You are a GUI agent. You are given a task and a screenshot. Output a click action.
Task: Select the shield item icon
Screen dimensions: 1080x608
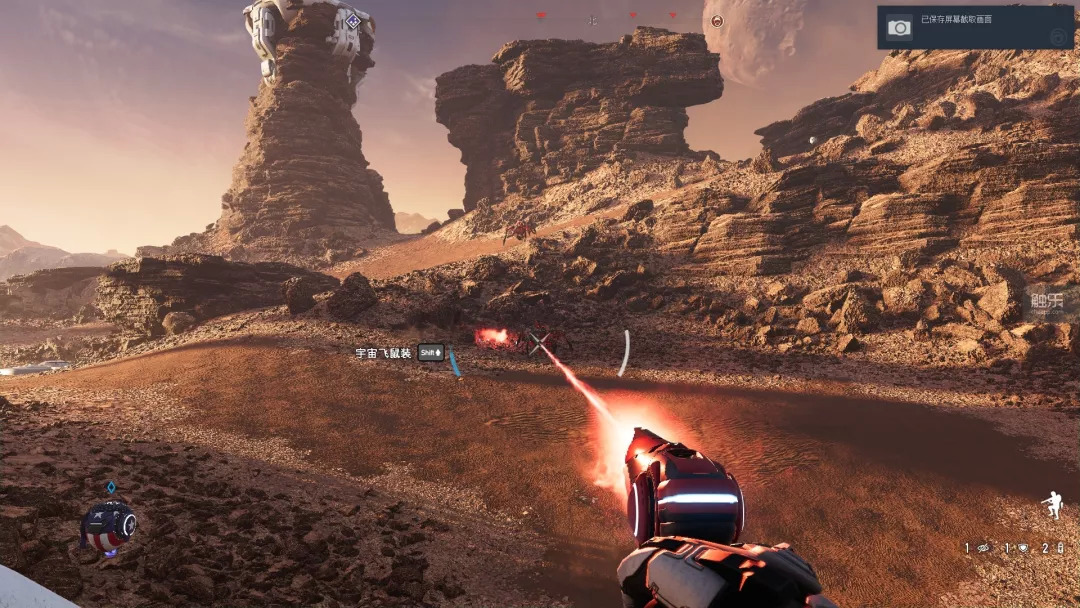pyautogui.click(x=1023, y=548)
